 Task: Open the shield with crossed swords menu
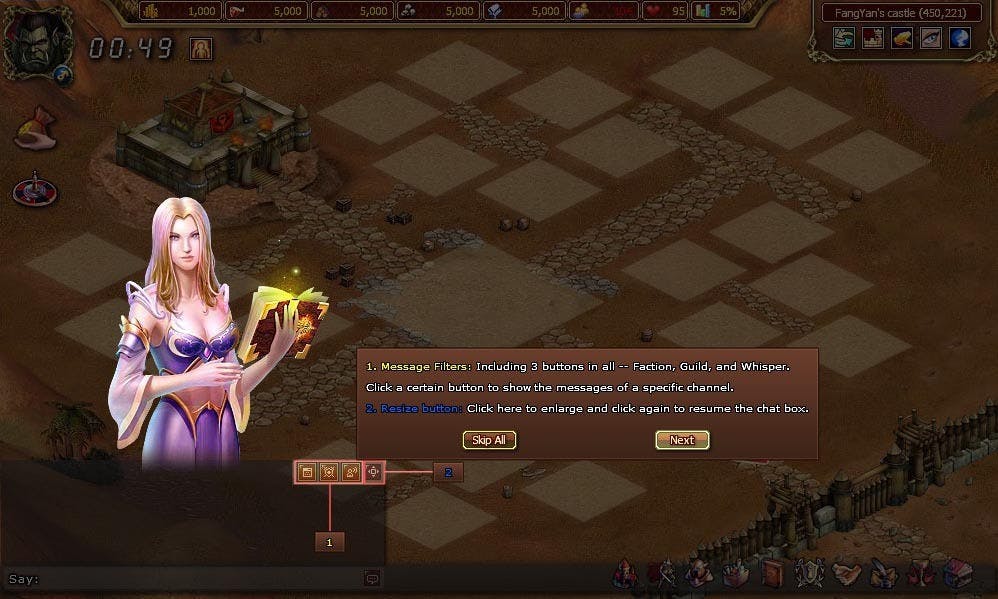(808, 575)
